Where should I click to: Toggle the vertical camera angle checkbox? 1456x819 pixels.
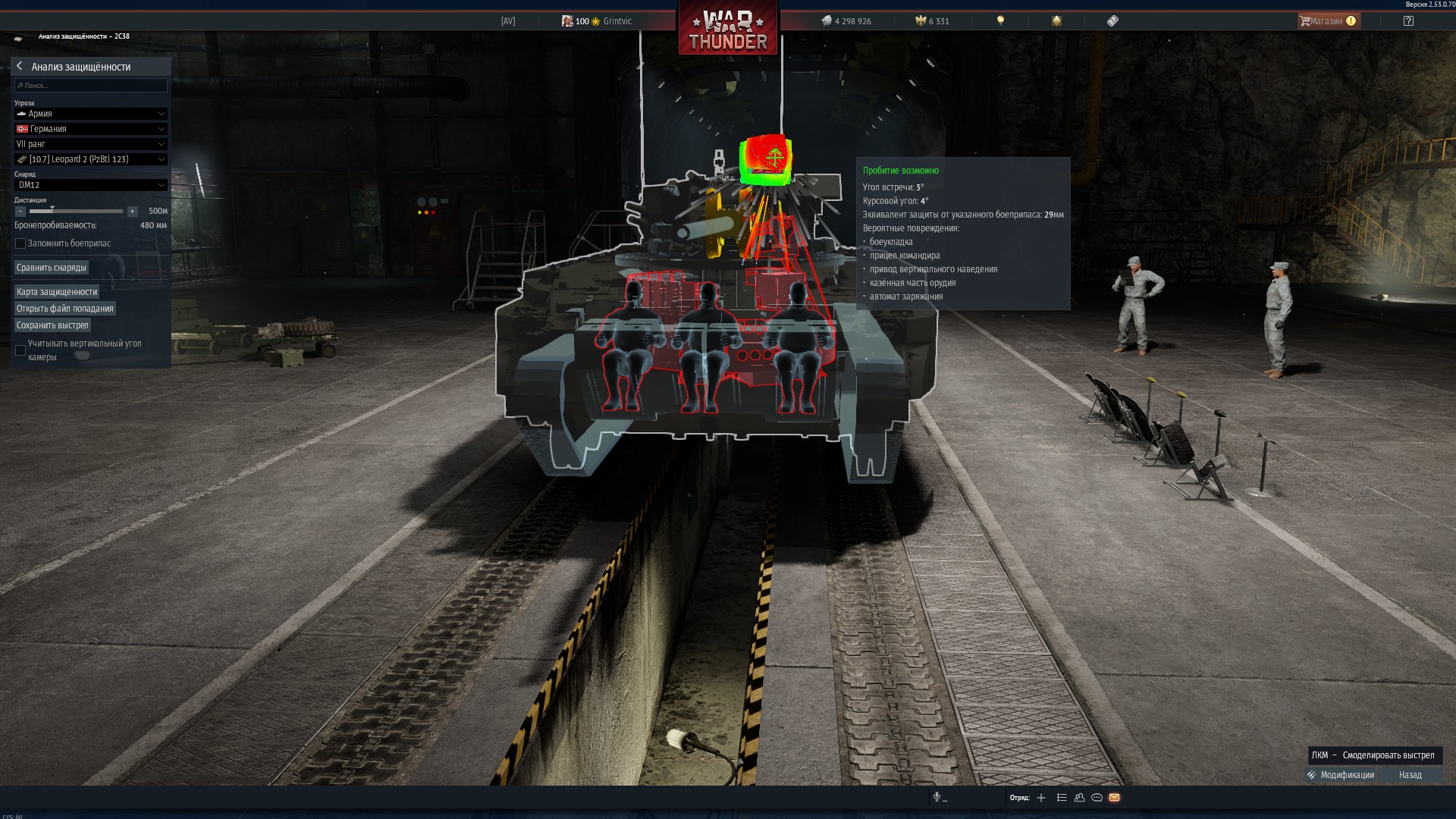20,350
